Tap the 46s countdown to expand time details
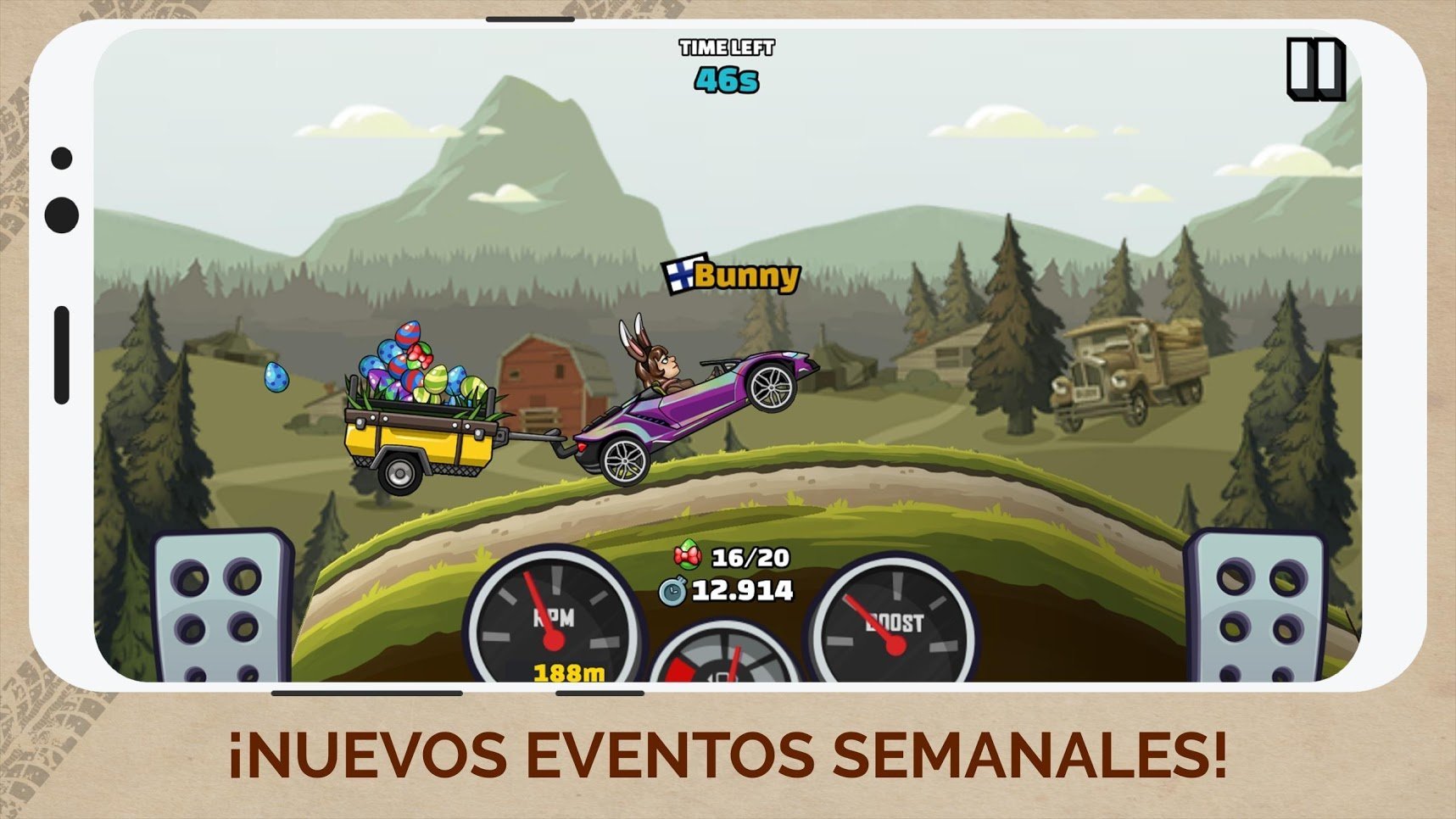 pyautogui.click(x=727, y=82)
